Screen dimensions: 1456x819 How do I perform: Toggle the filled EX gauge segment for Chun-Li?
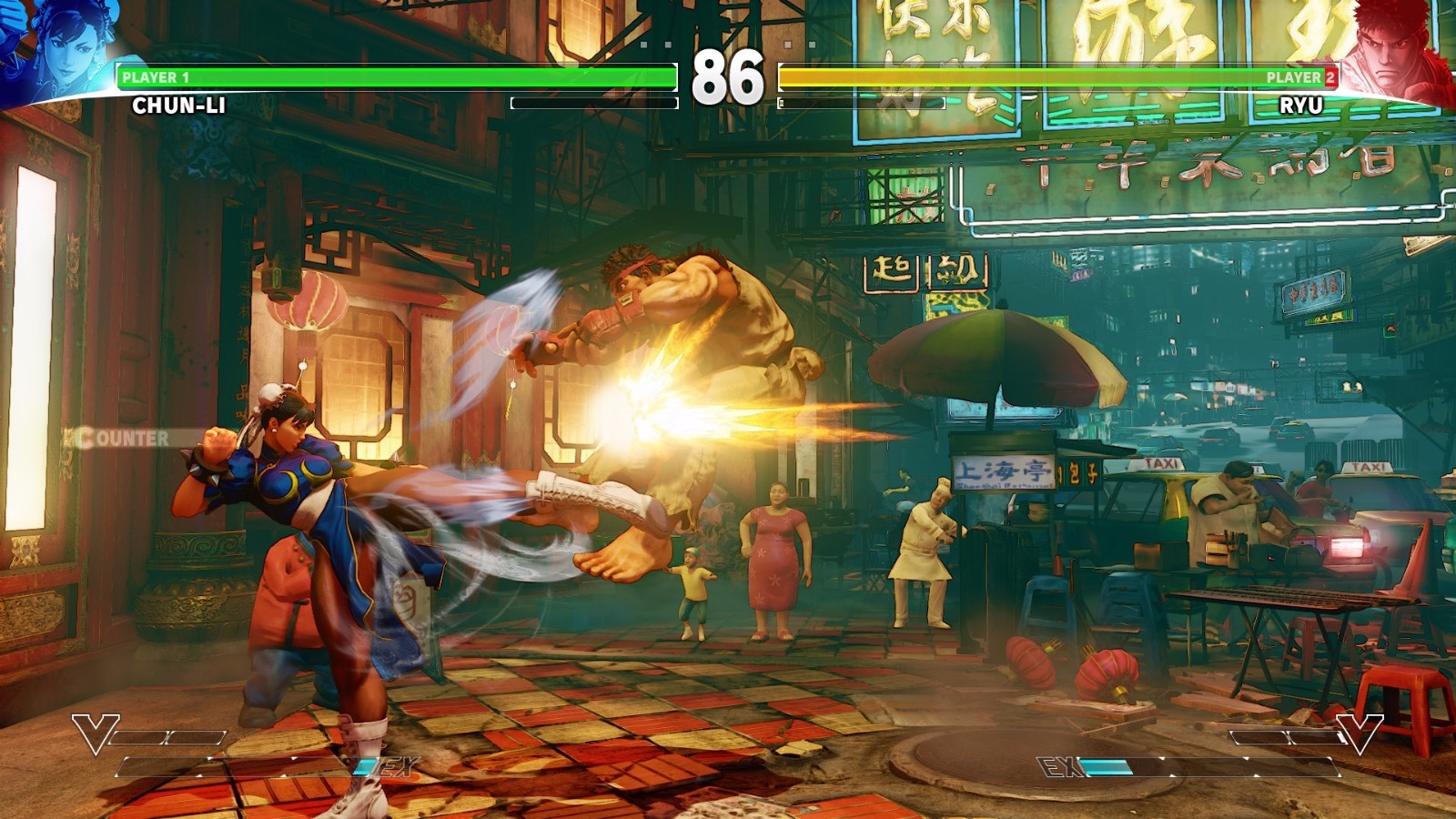click(x=362, y=766)
